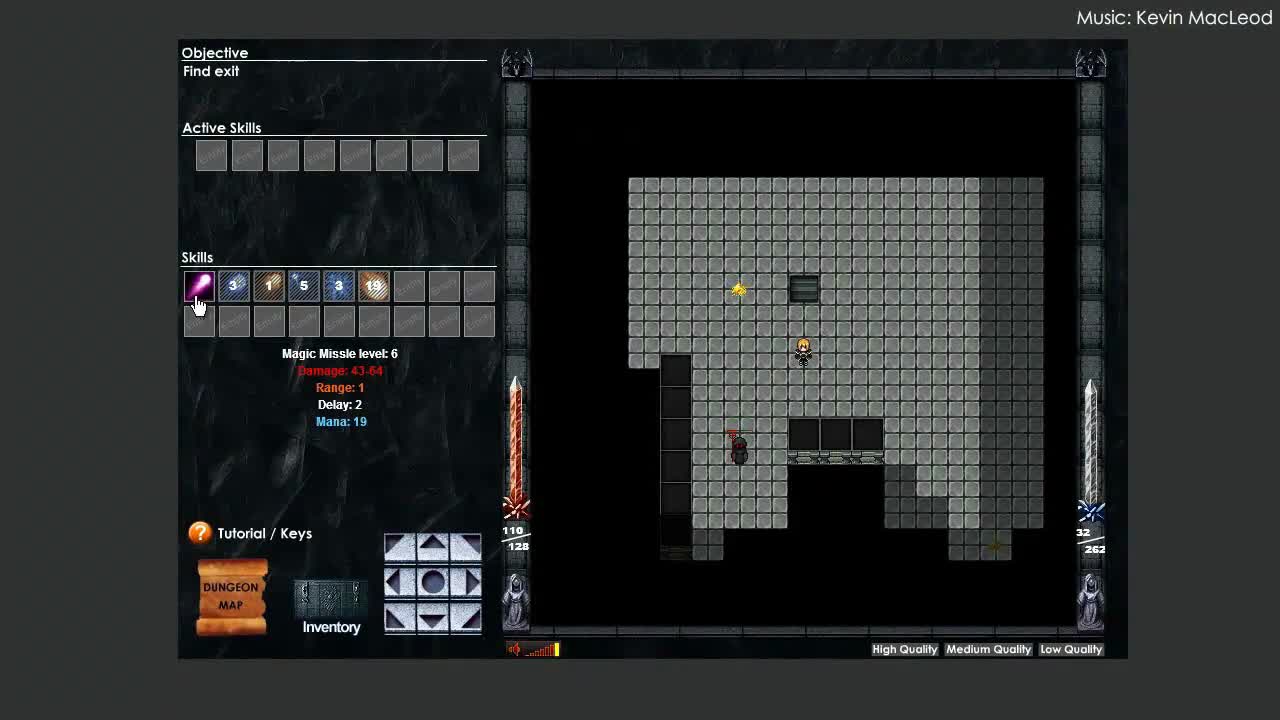Toggle Medium Quality graphics mode
Image resolution: width=1280 pixels, height=720 pixels.
click(988, 649)
